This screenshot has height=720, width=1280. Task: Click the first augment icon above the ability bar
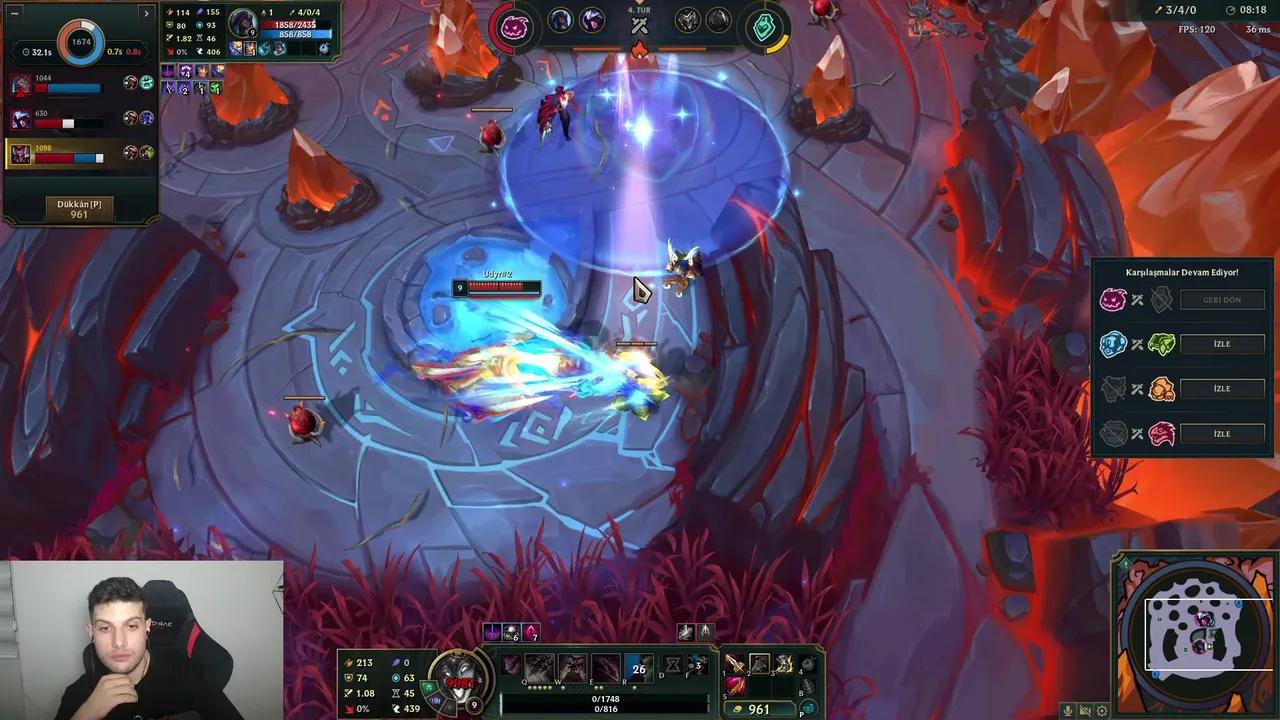[491, 631]
